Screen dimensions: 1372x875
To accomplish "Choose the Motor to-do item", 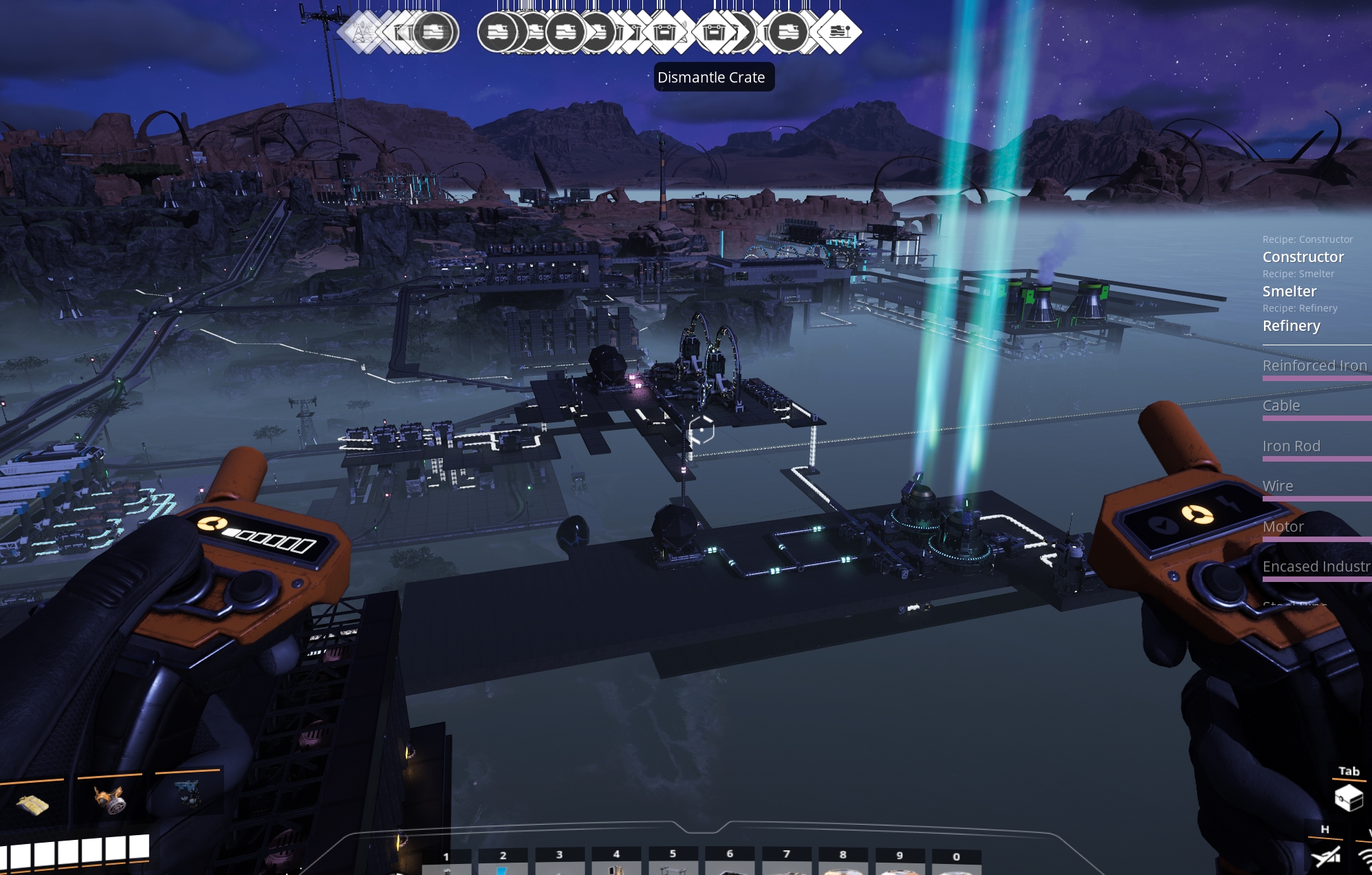I will click(x=1283, y=526).
